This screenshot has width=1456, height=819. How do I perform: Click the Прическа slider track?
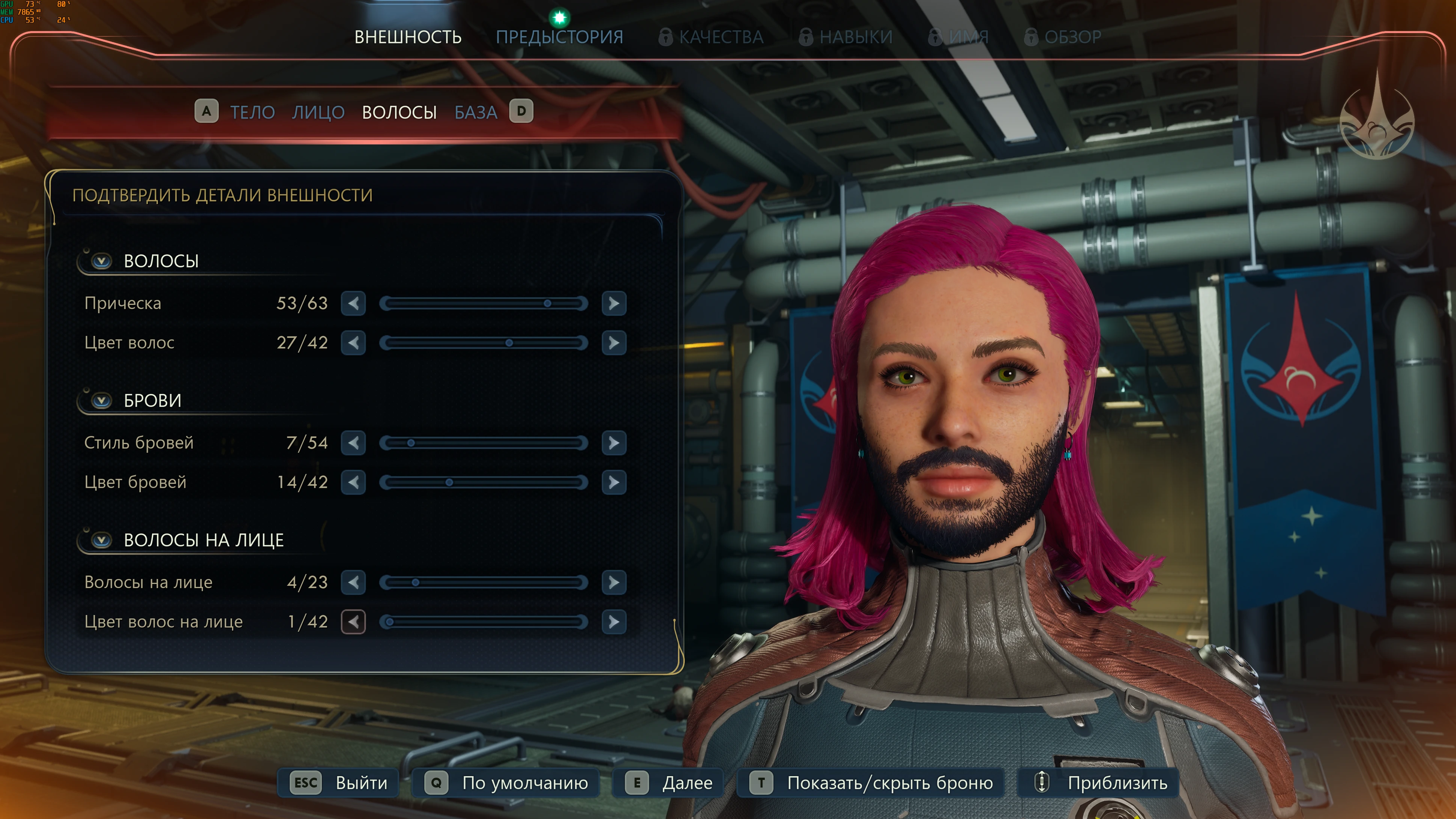coord(483,303)
